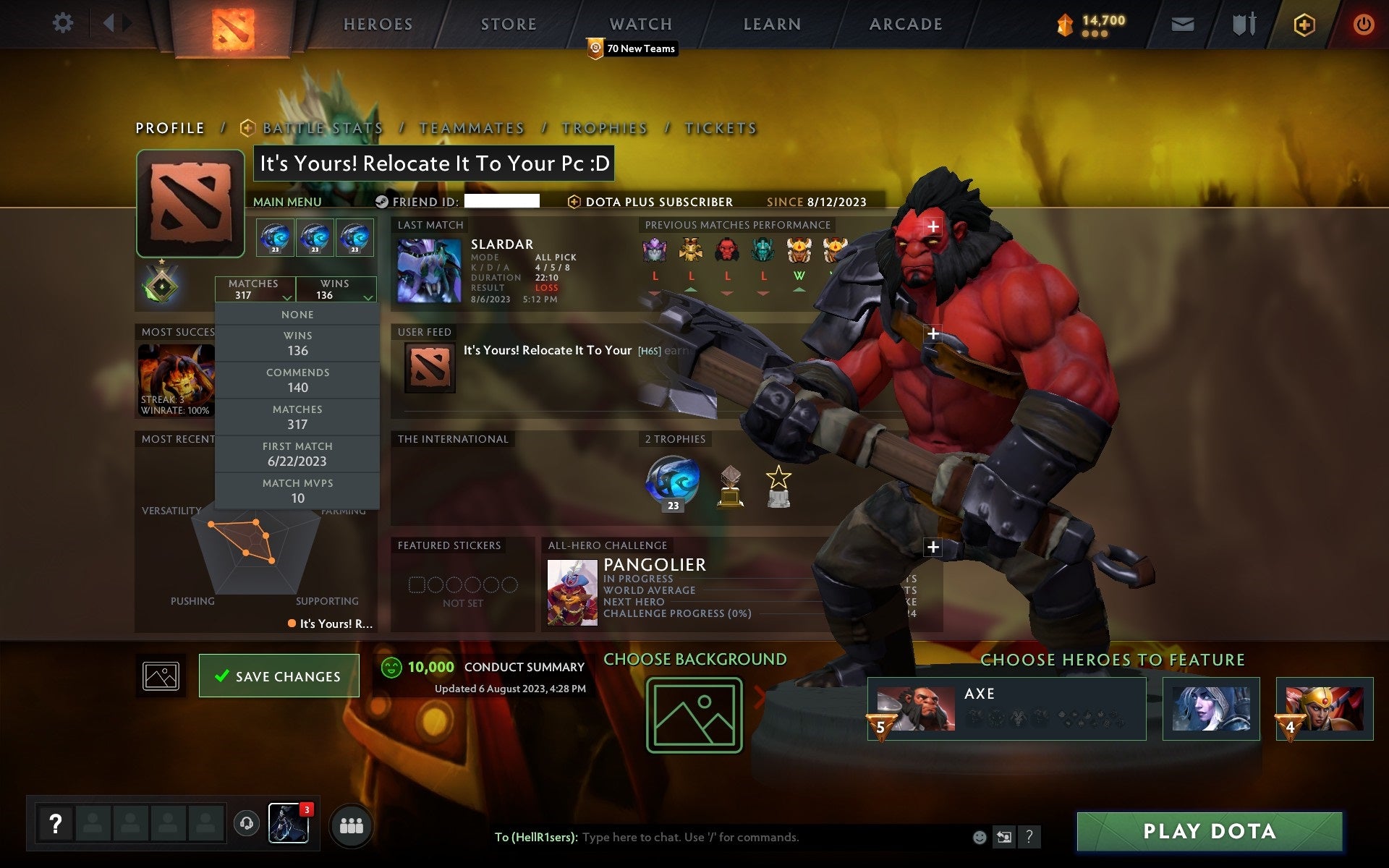The height and width of the screenshot is (868, 1389).
Task: Open the Wins dropdown
Action: coord(336,289)
